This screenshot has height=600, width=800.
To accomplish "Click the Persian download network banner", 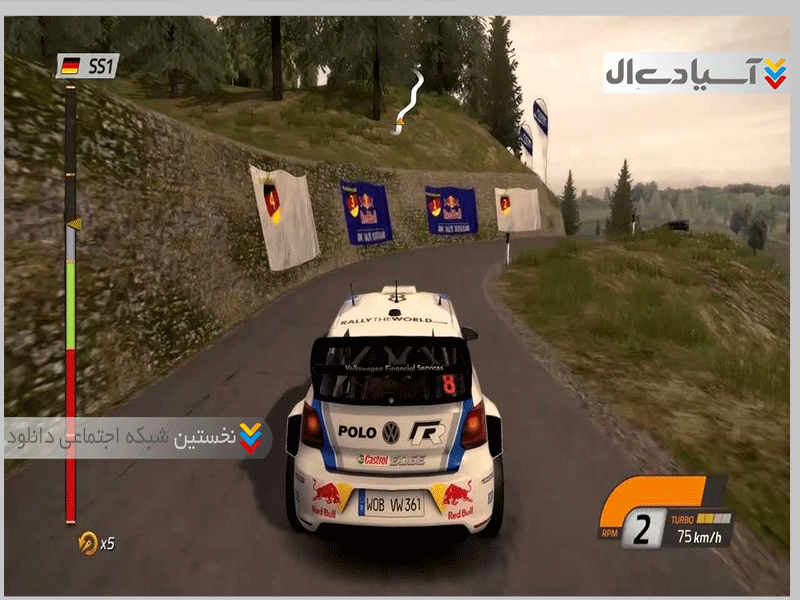I will (x=137, y=438).
